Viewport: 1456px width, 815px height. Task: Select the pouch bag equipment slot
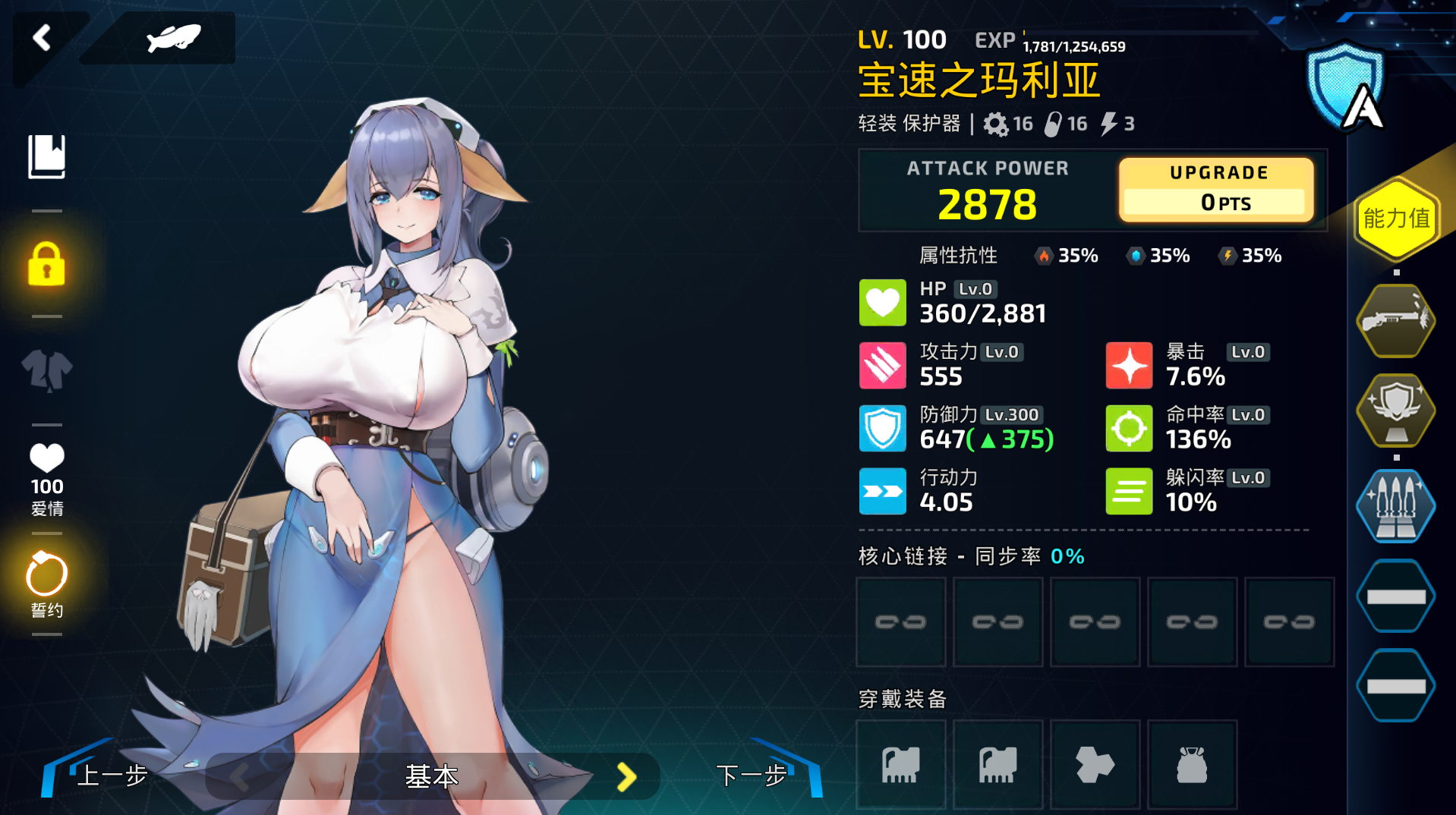click(x=1192, y=764)
